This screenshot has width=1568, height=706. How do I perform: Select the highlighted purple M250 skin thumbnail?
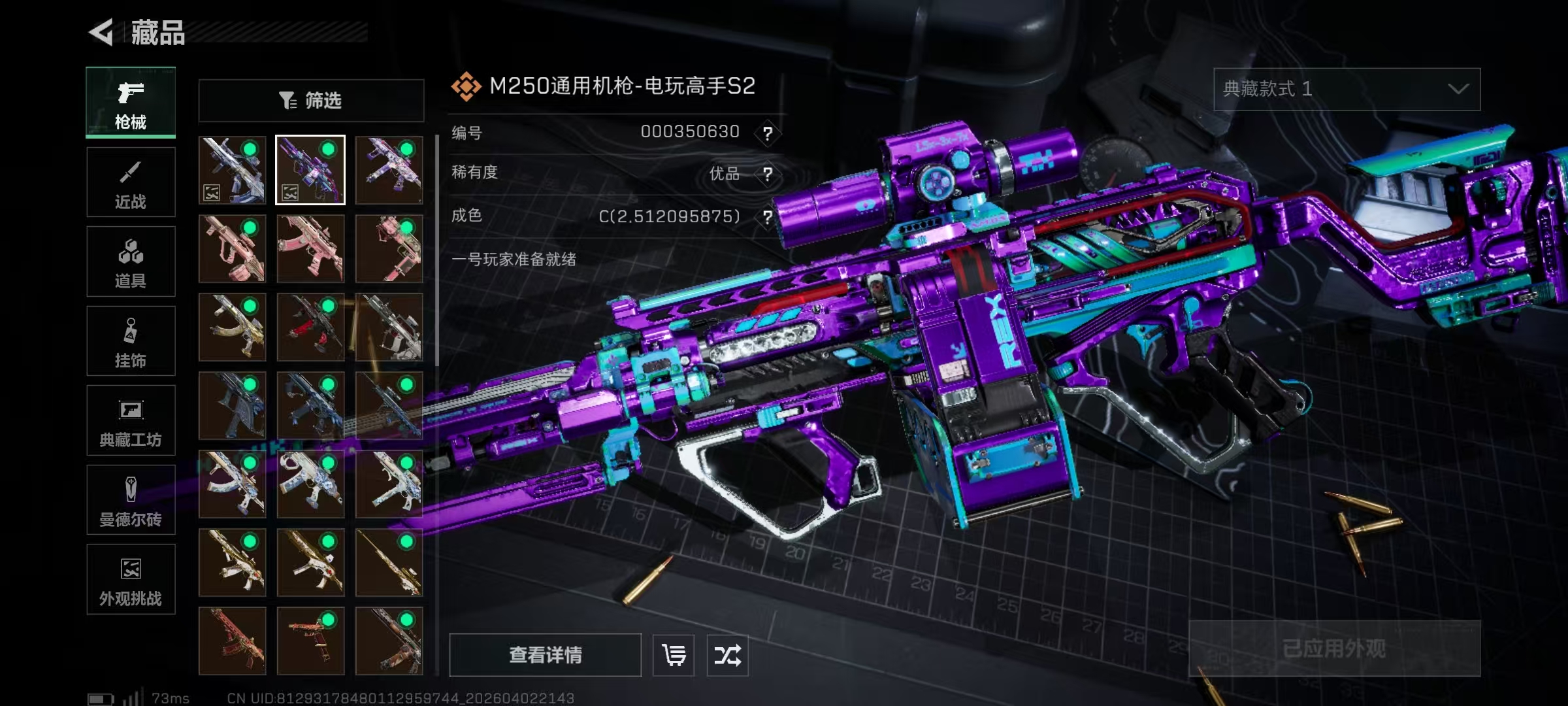click(x=310, y=170)
